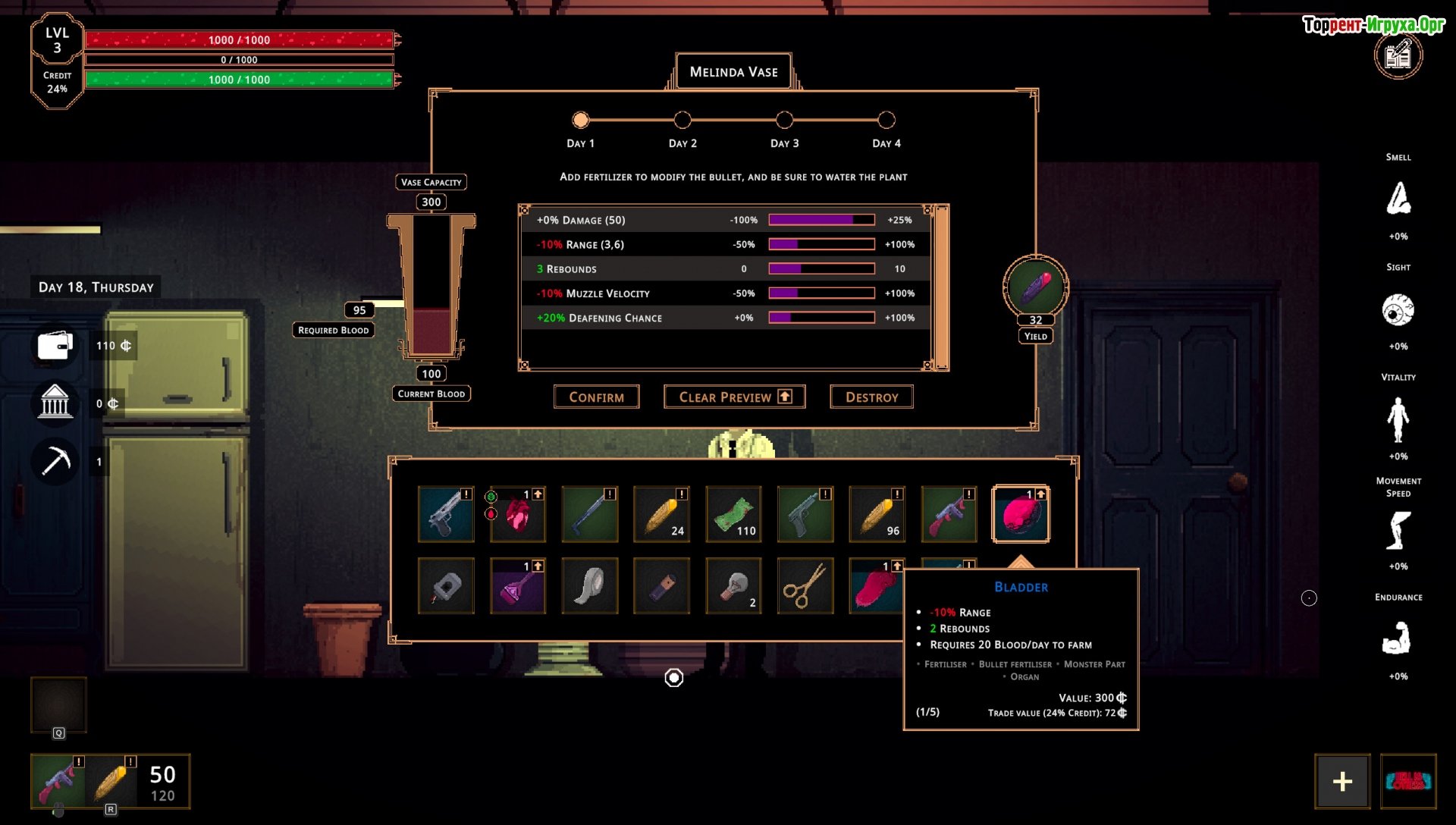
Task: Click the Clear Preview button
Action: (733, 397)
